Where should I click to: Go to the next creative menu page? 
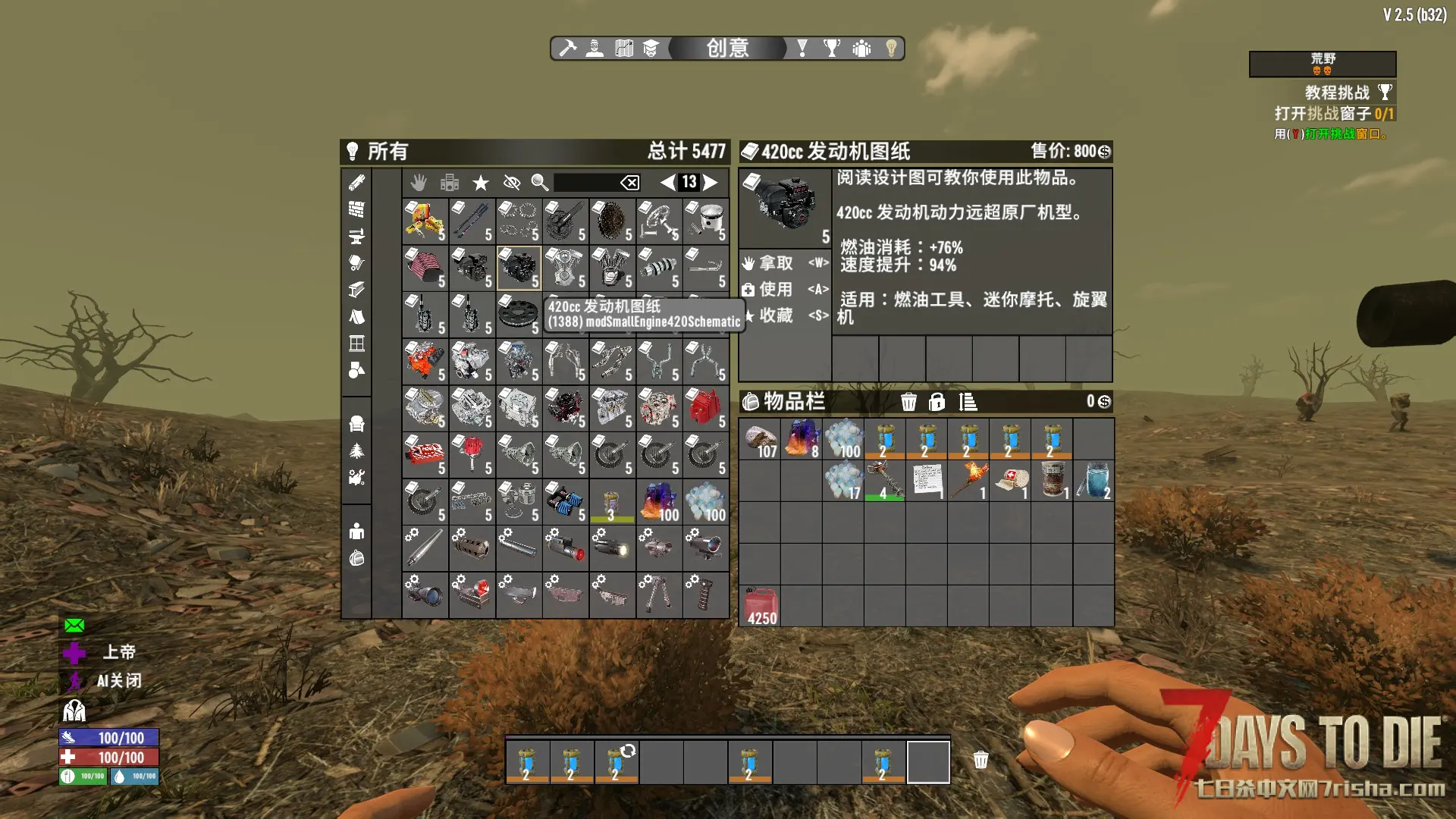[711, 182]
